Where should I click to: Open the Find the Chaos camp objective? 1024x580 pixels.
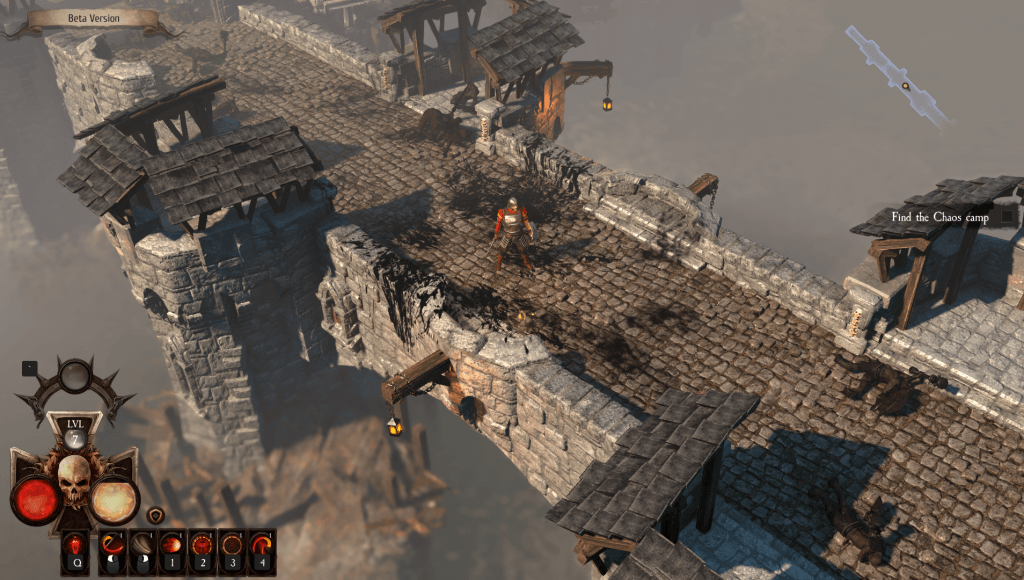pyautogui.click(x=939, y=216)
